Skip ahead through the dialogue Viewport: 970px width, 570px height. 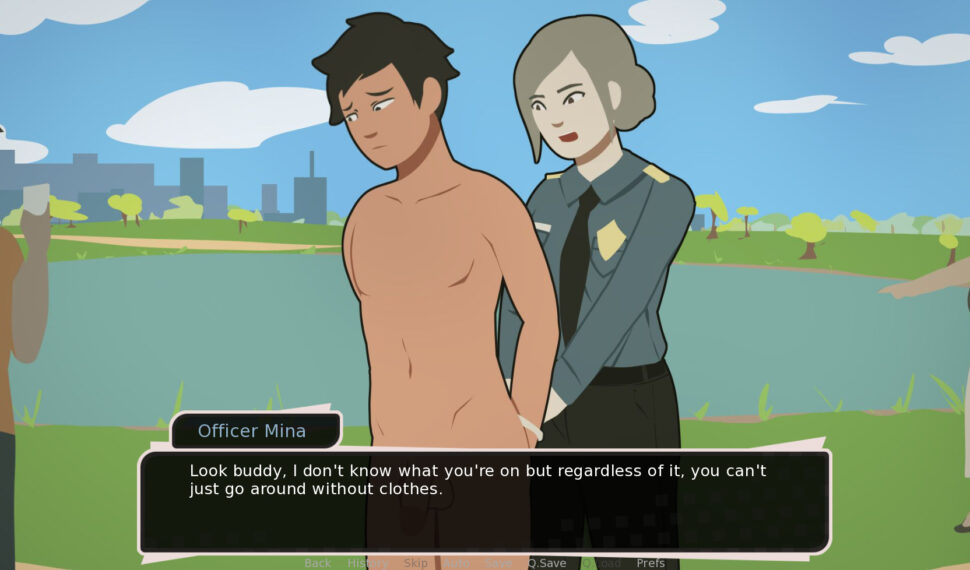pyautogui.click(x=415, y=563)
